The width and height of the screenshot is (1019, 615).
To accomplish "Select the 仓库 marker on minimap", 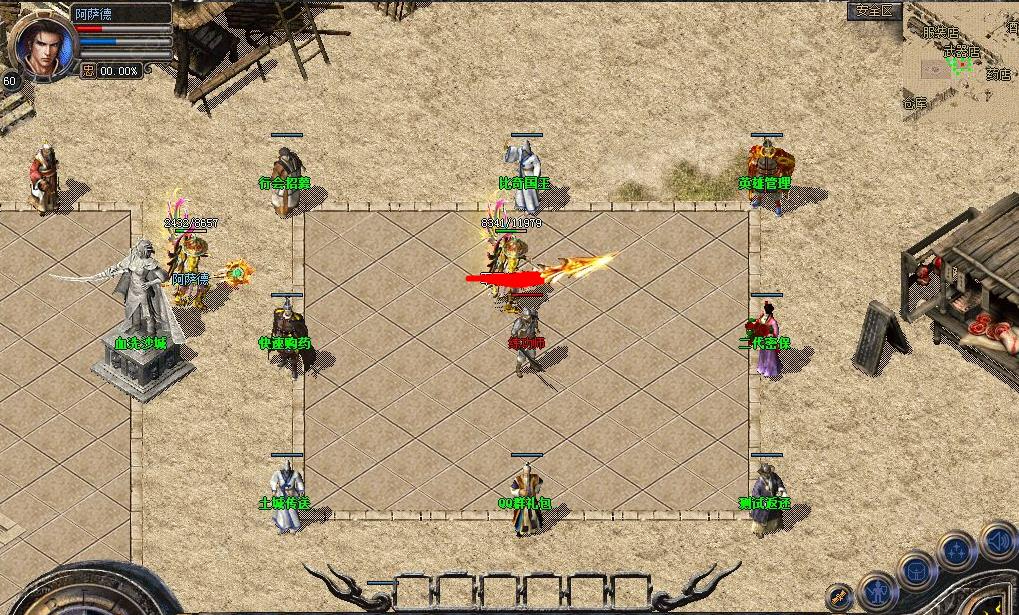I will click(915, 103).
